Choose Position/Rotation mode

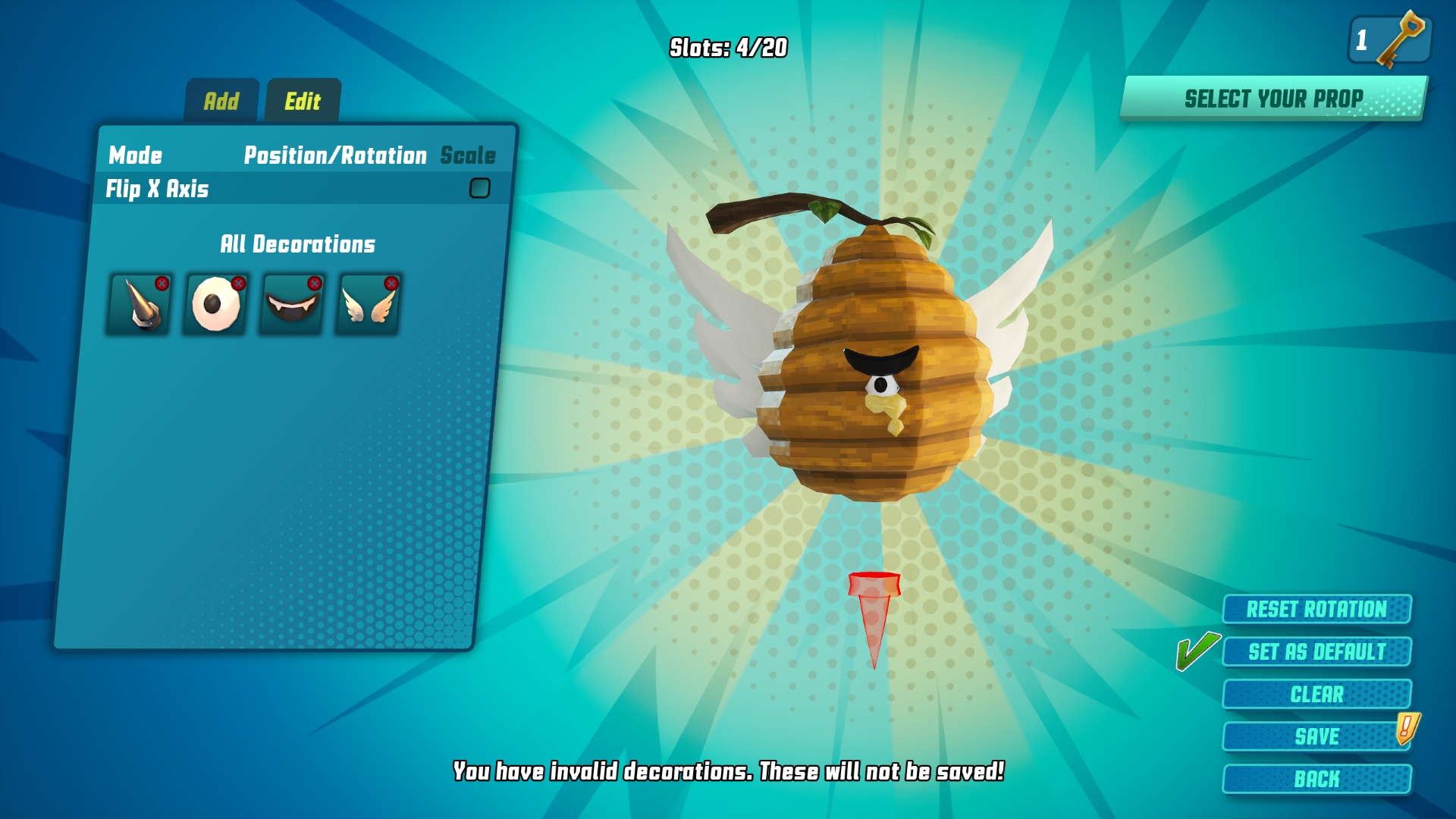click(335, 155)
